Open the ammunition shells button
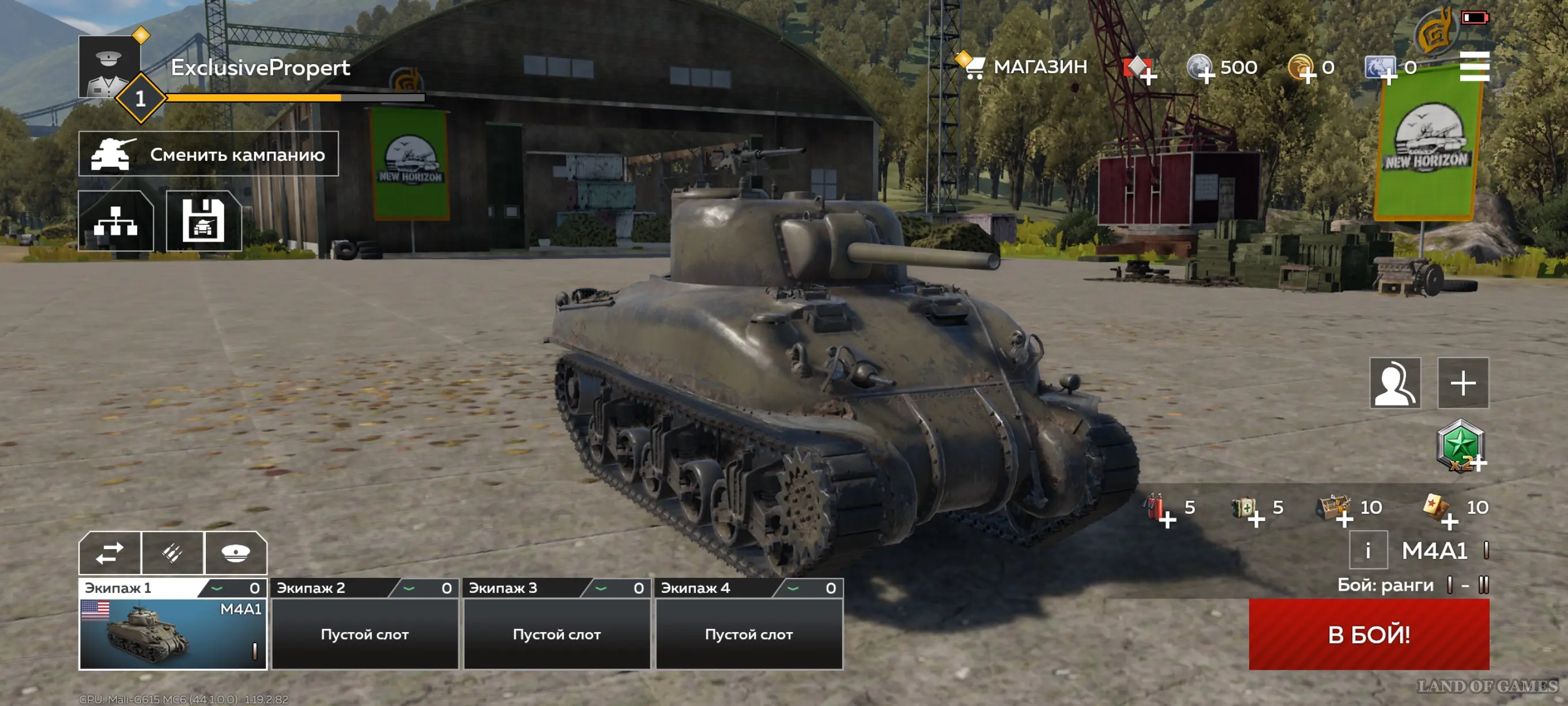The width and height of the screenshot is (1568, 706). (173, 553)
